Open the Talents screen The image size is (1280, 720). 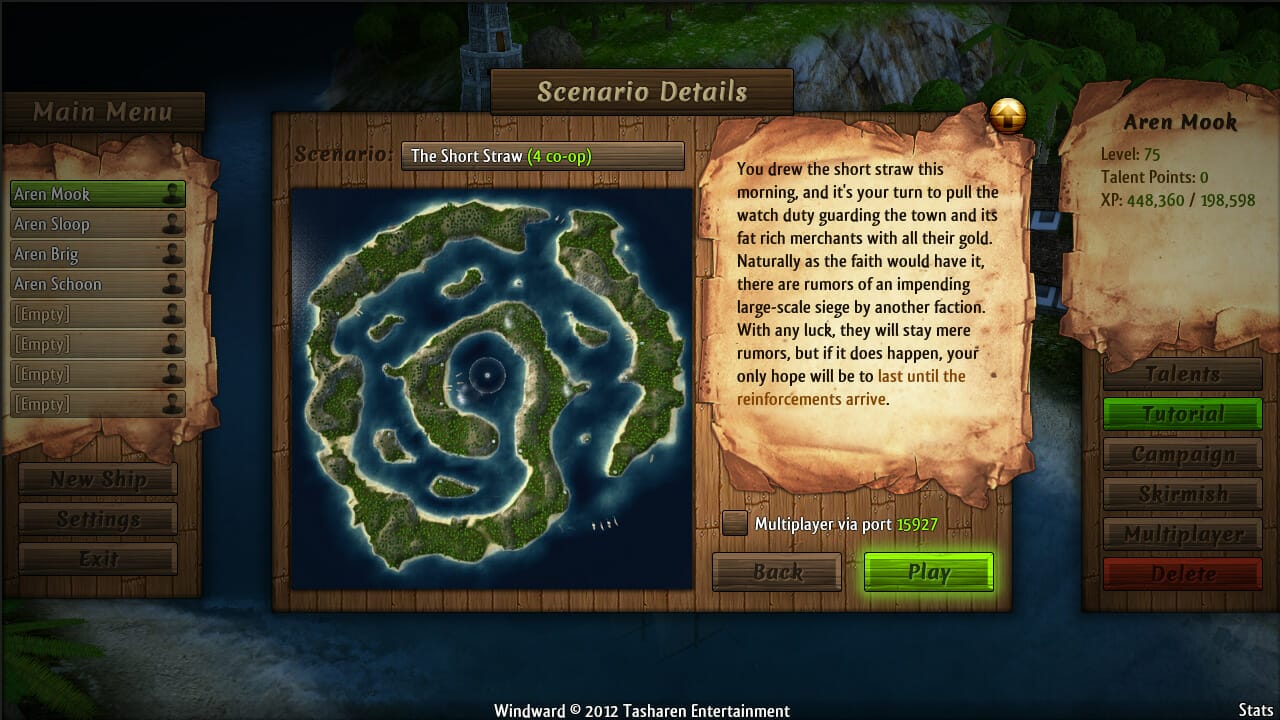(1182, 374)
